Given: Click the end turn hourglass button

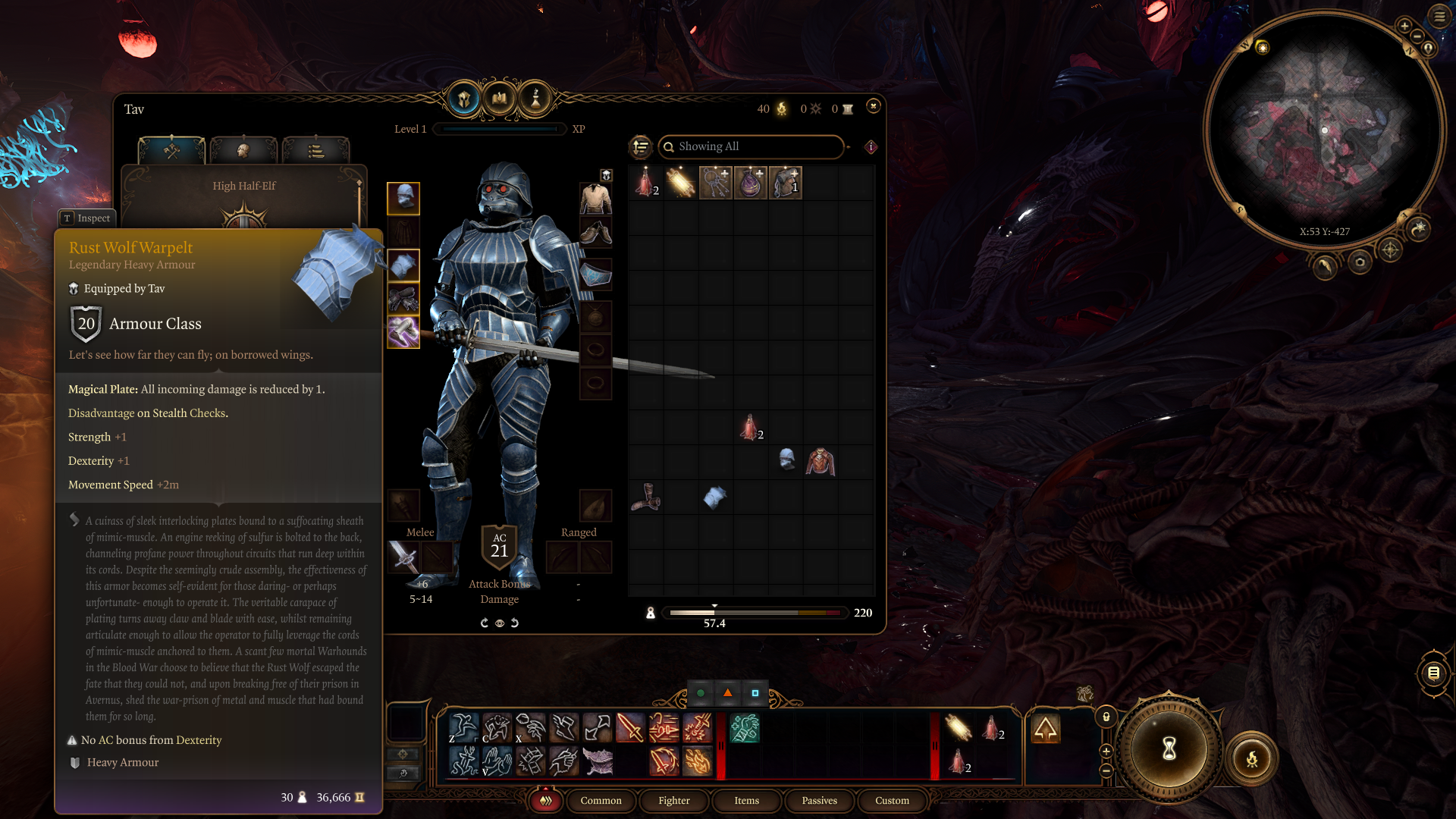Looking at the screenshot, I should click(1169, 749).
